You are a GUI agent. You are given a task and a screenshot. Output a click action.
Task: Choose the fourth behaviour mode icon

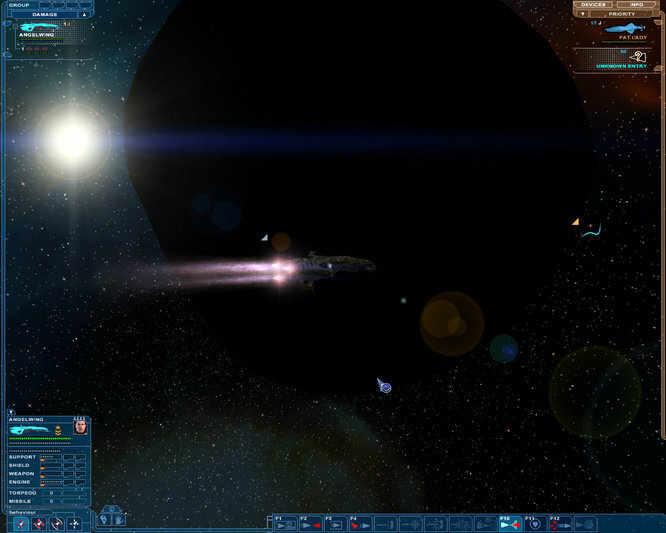[74, 523]
